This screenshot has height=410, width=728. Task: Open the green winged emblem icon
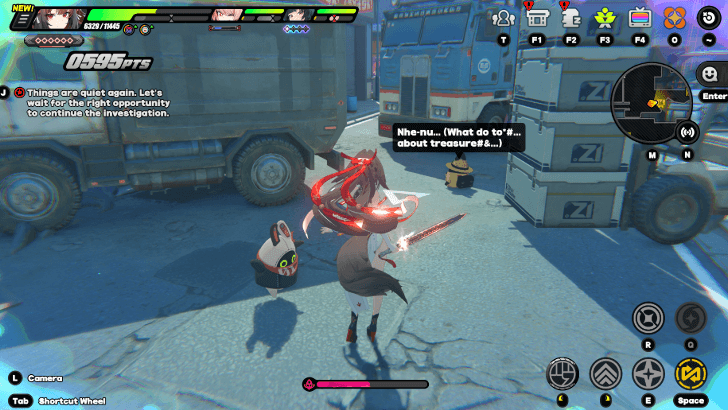click(x=605, y=18)
